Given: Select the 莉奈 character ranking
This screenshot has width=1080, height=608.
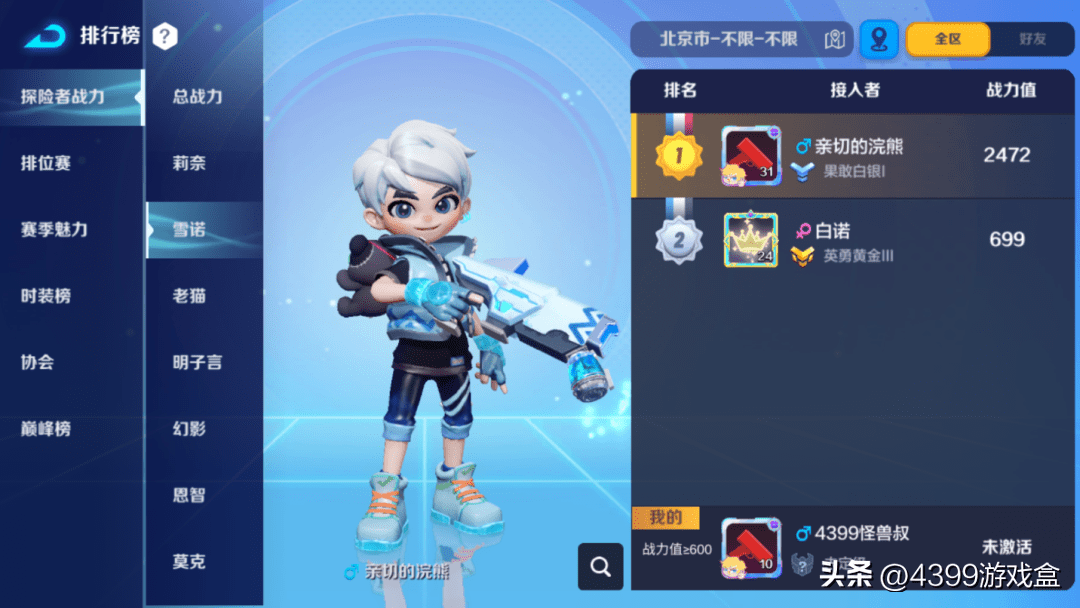Looking at the screenshot, I should point(189,163).
